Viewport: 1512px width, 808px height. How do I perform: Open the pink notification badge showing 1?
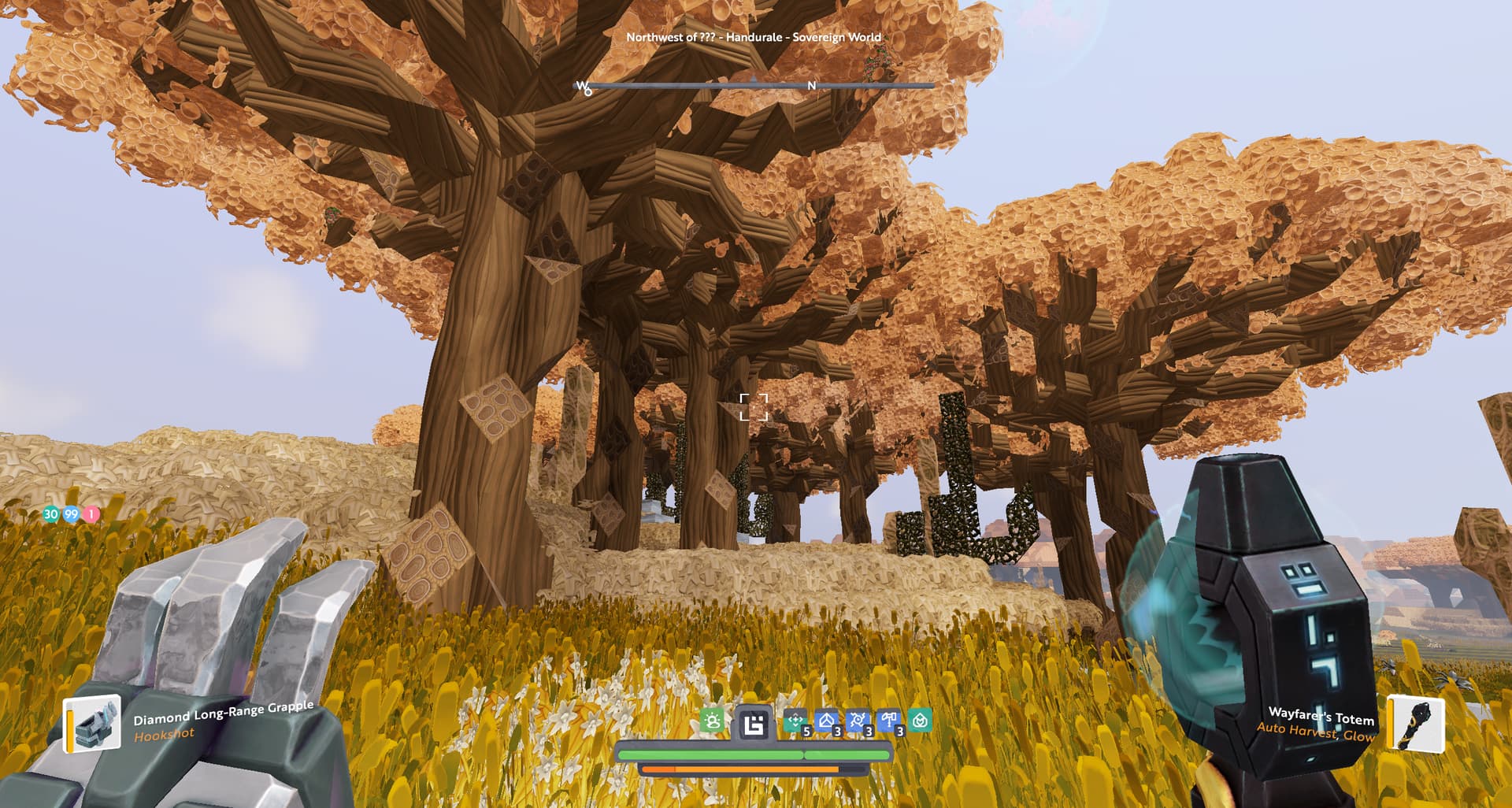point(91,514)
